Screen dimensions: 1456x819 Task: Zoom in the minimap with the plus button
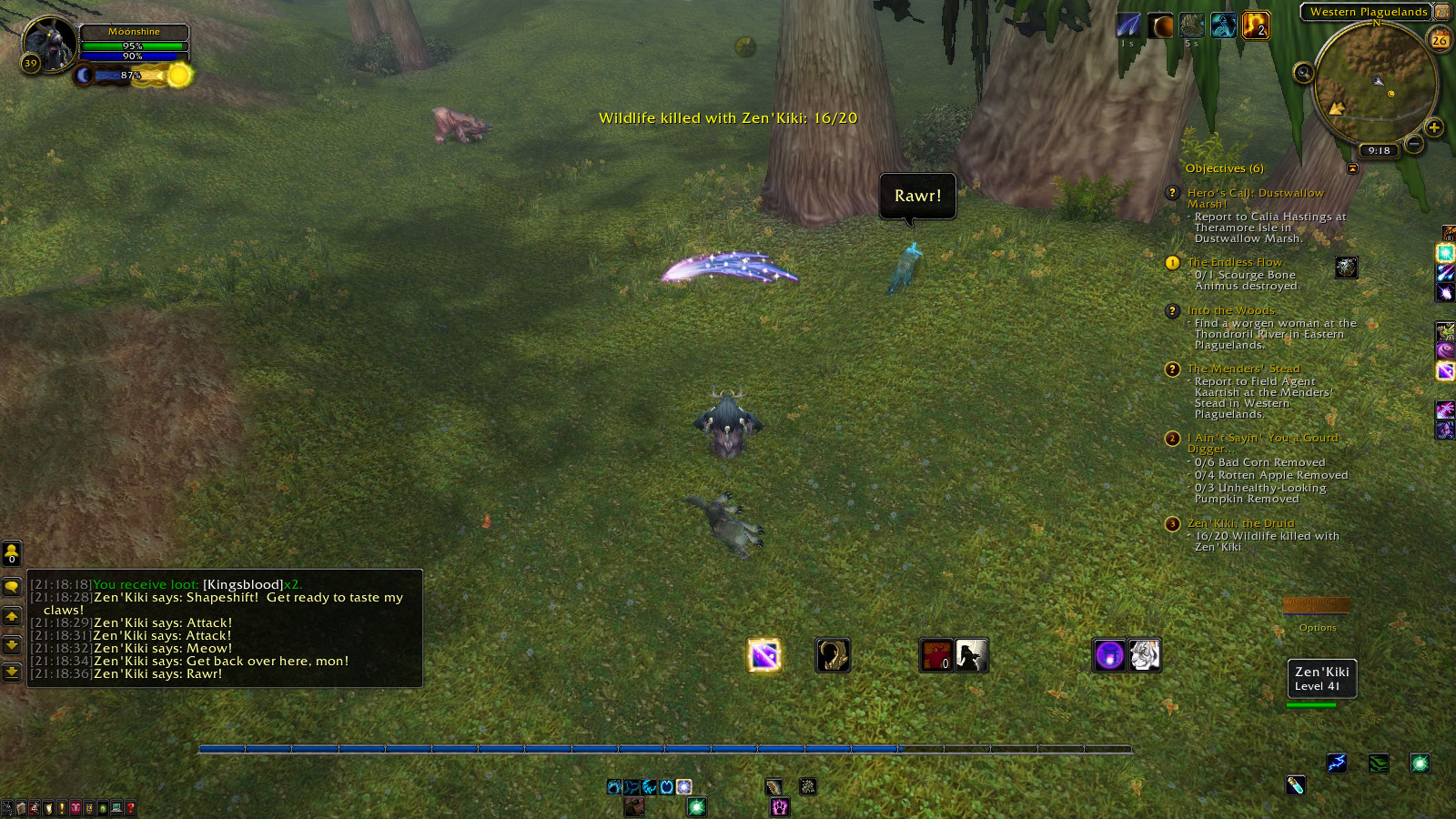coord(1435,129)
